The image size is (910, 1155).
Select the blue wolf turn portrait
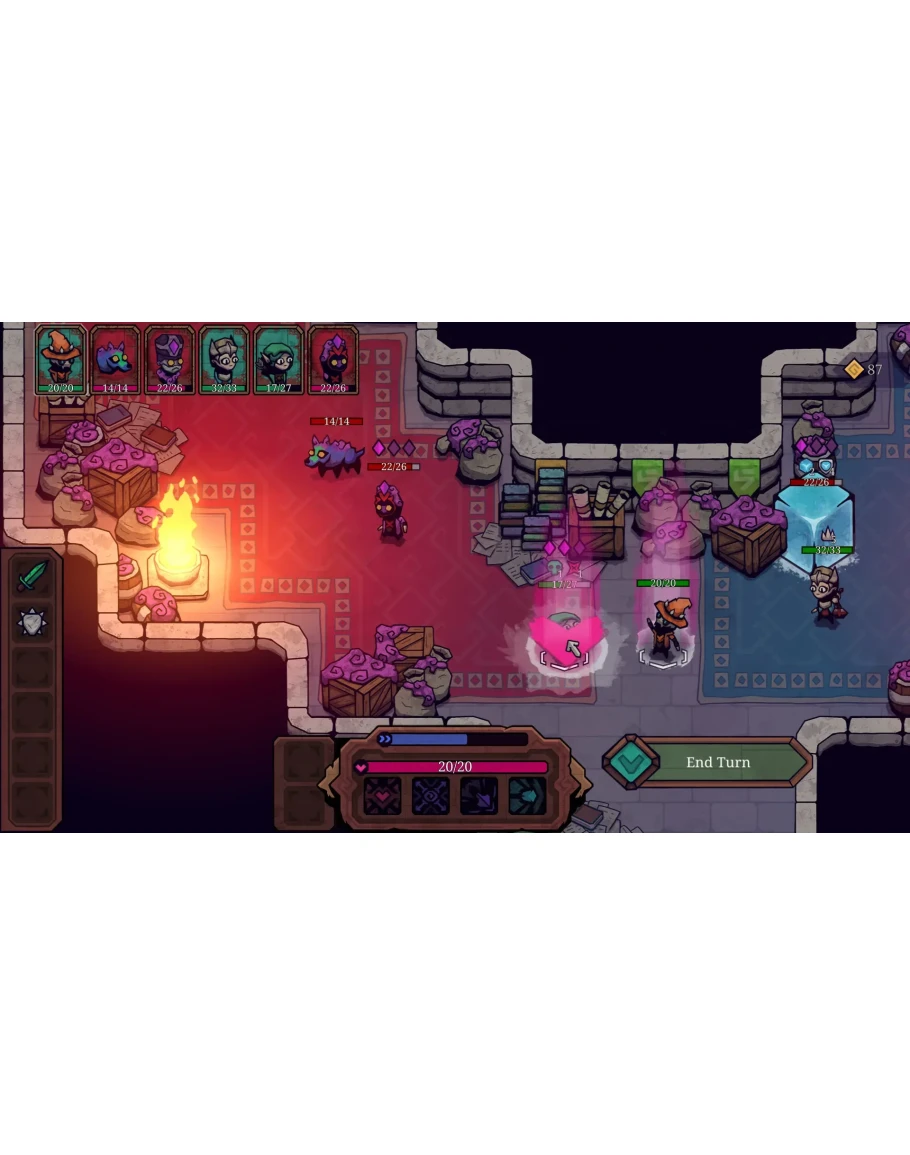tap(115, 360)
